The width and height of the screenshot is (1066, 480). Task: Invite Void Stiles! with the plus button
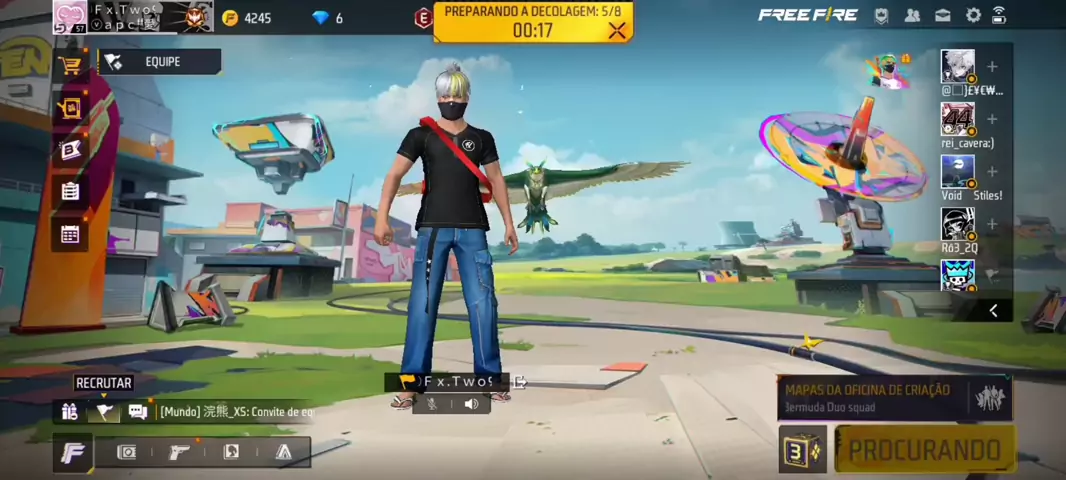[x=992, y=172]
